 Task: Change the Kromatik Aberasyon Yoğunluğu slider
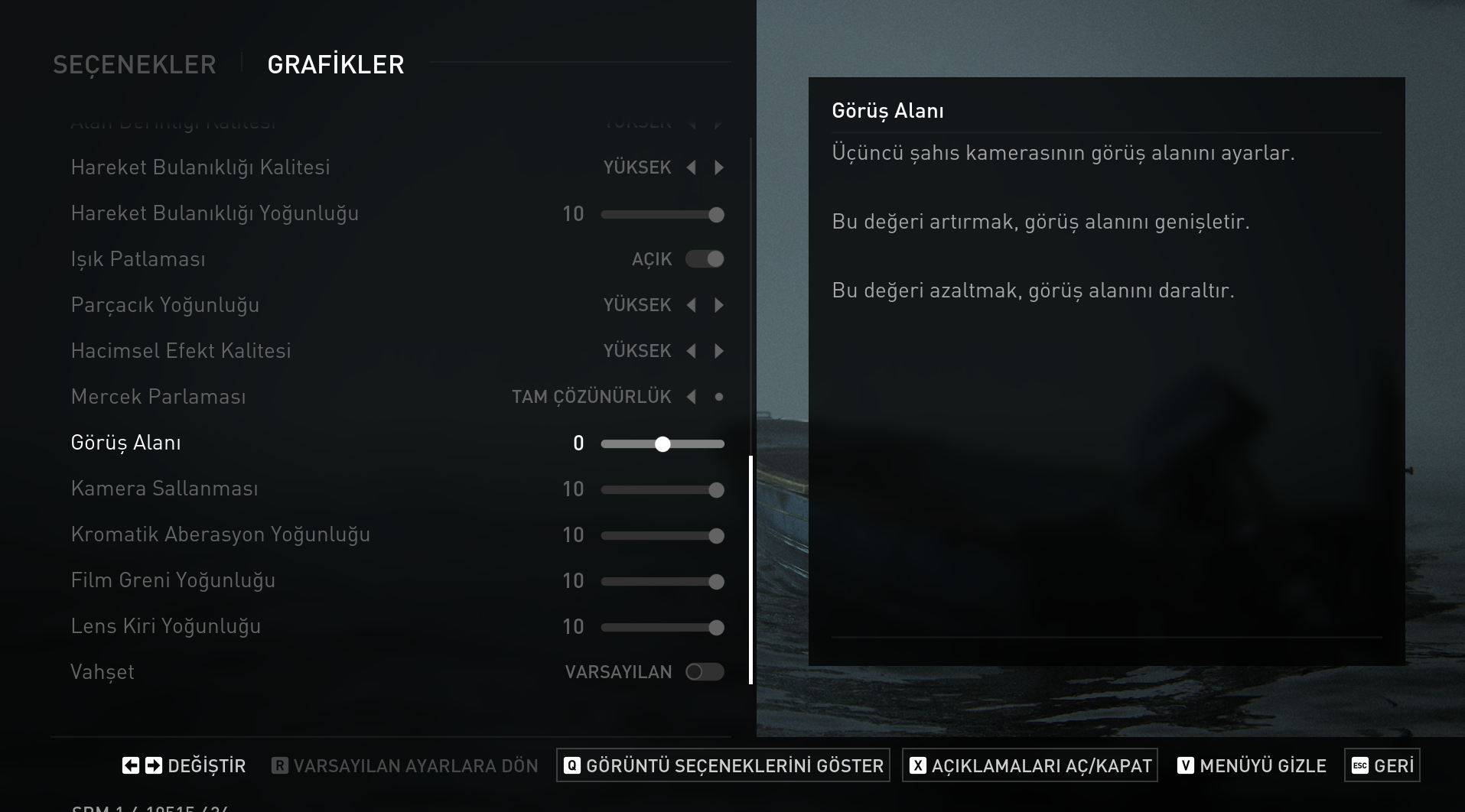(x=663, y=536)
